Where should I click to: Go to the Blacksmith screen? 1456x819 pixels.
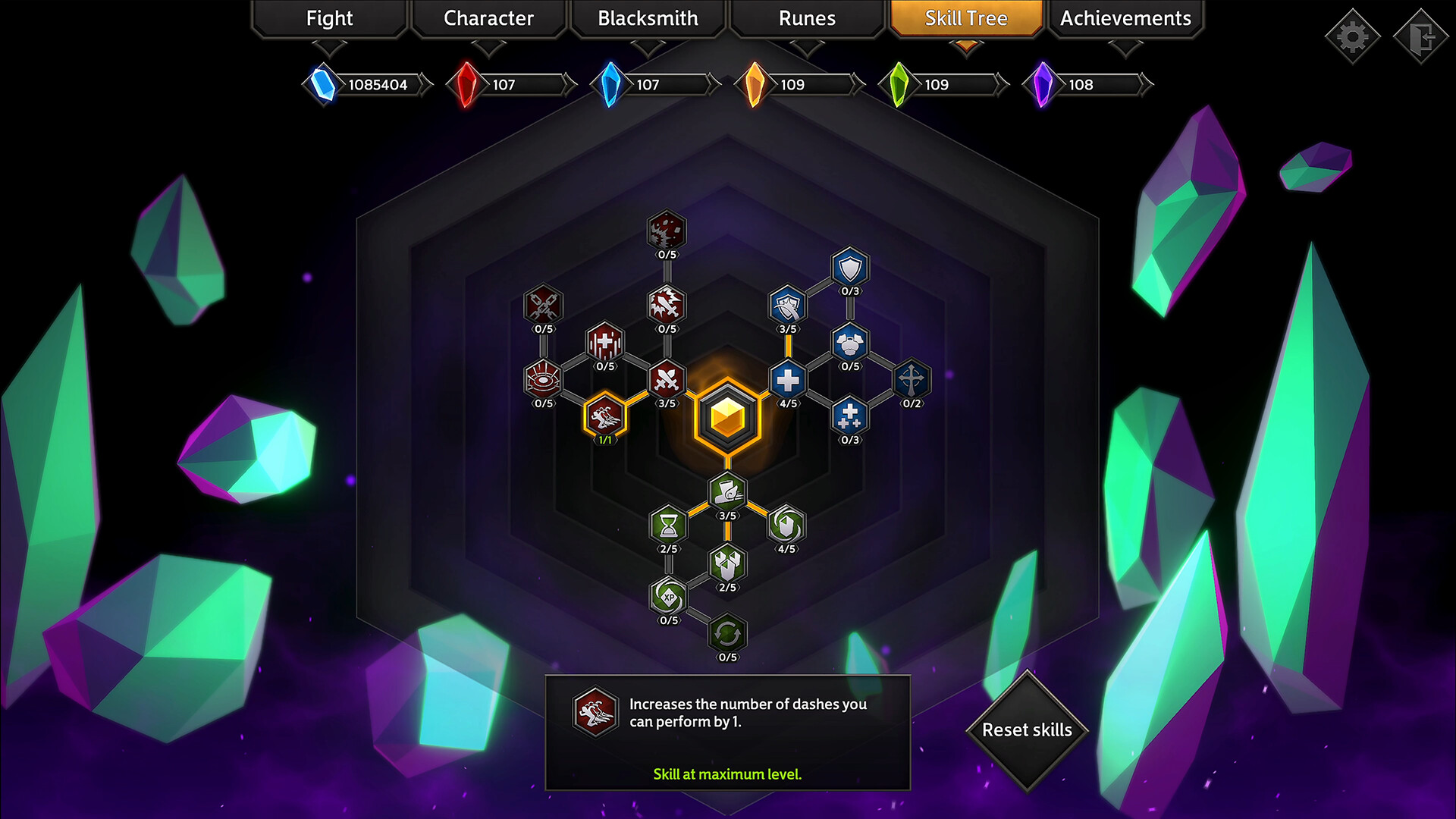[648, 18]
